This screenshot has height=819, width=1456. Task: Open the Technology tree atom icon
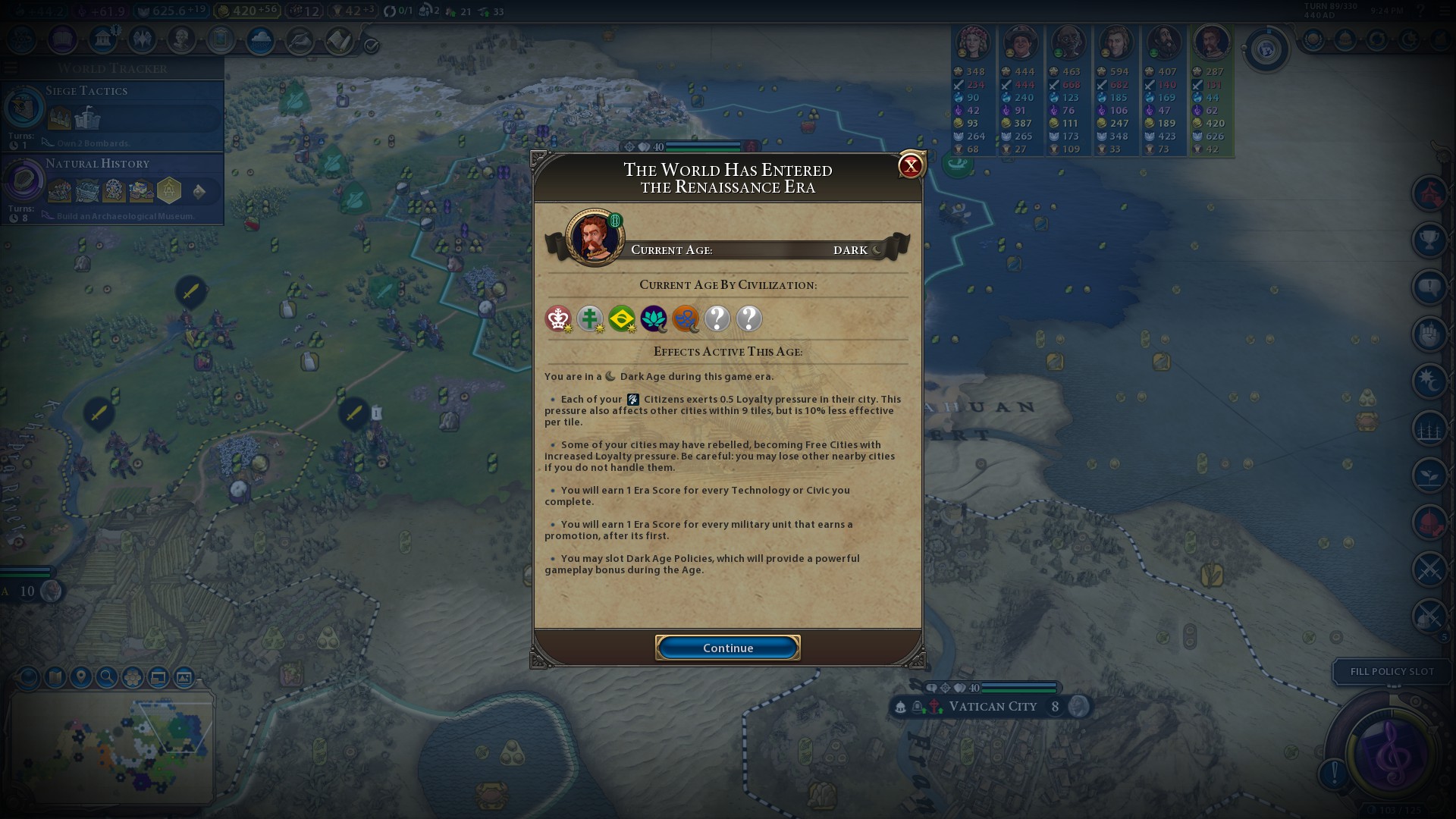[x=22, y=39]
